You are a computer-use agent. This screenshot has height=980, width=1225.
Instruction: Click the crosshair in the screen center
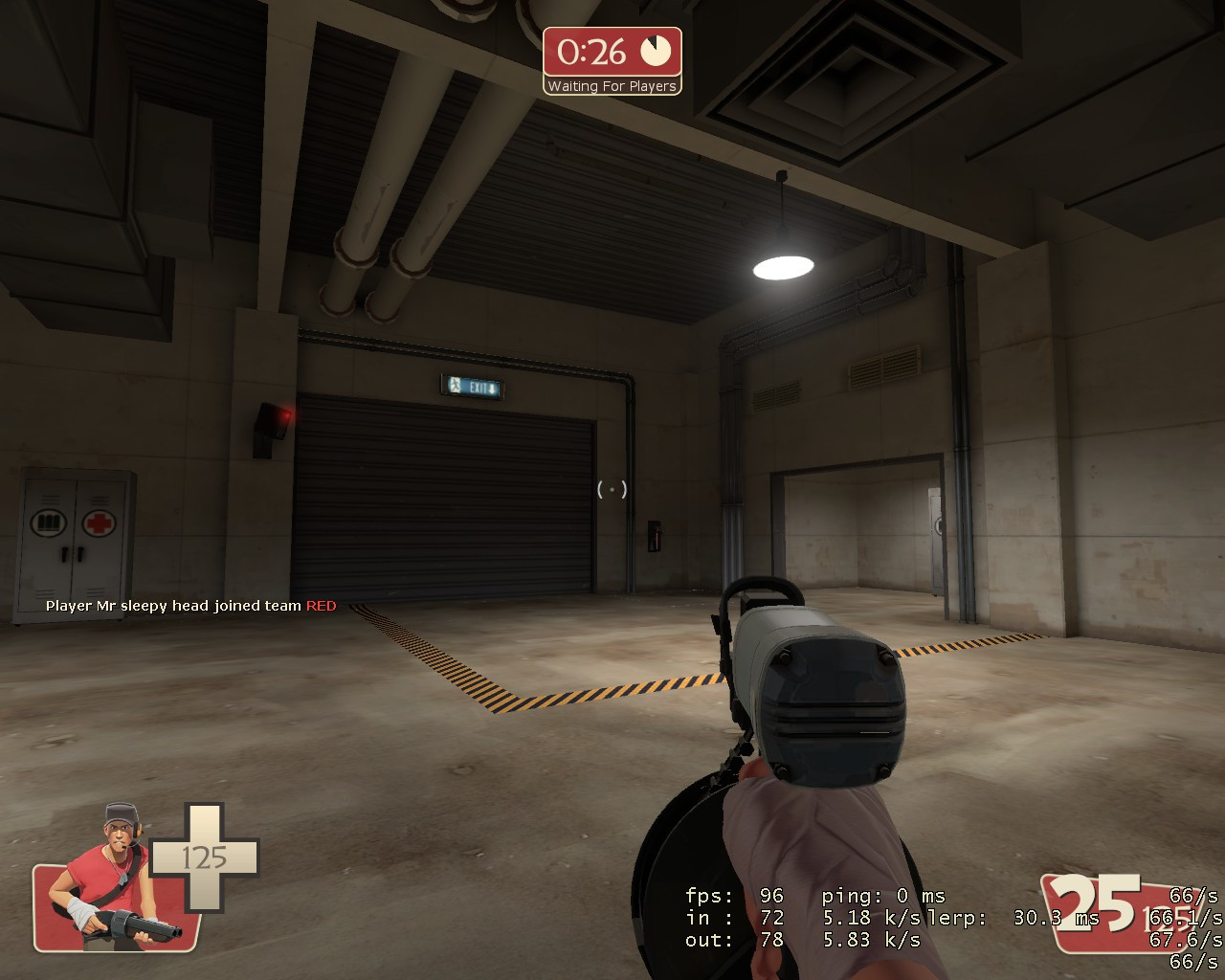click(x=611, y=489)
